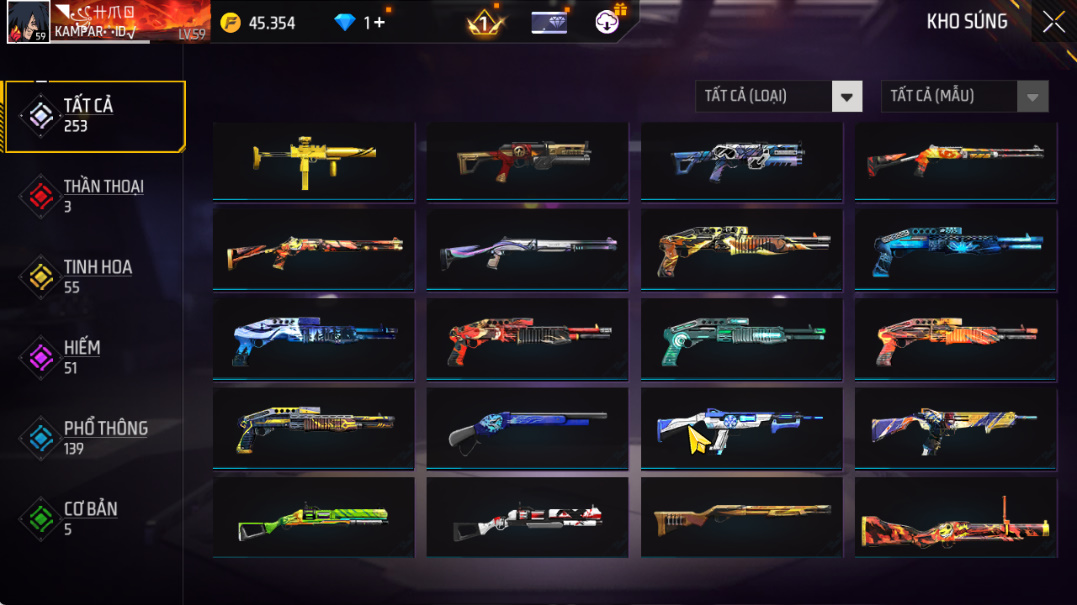
Task: Click the download gift icon
Action: tap(608, 21)
